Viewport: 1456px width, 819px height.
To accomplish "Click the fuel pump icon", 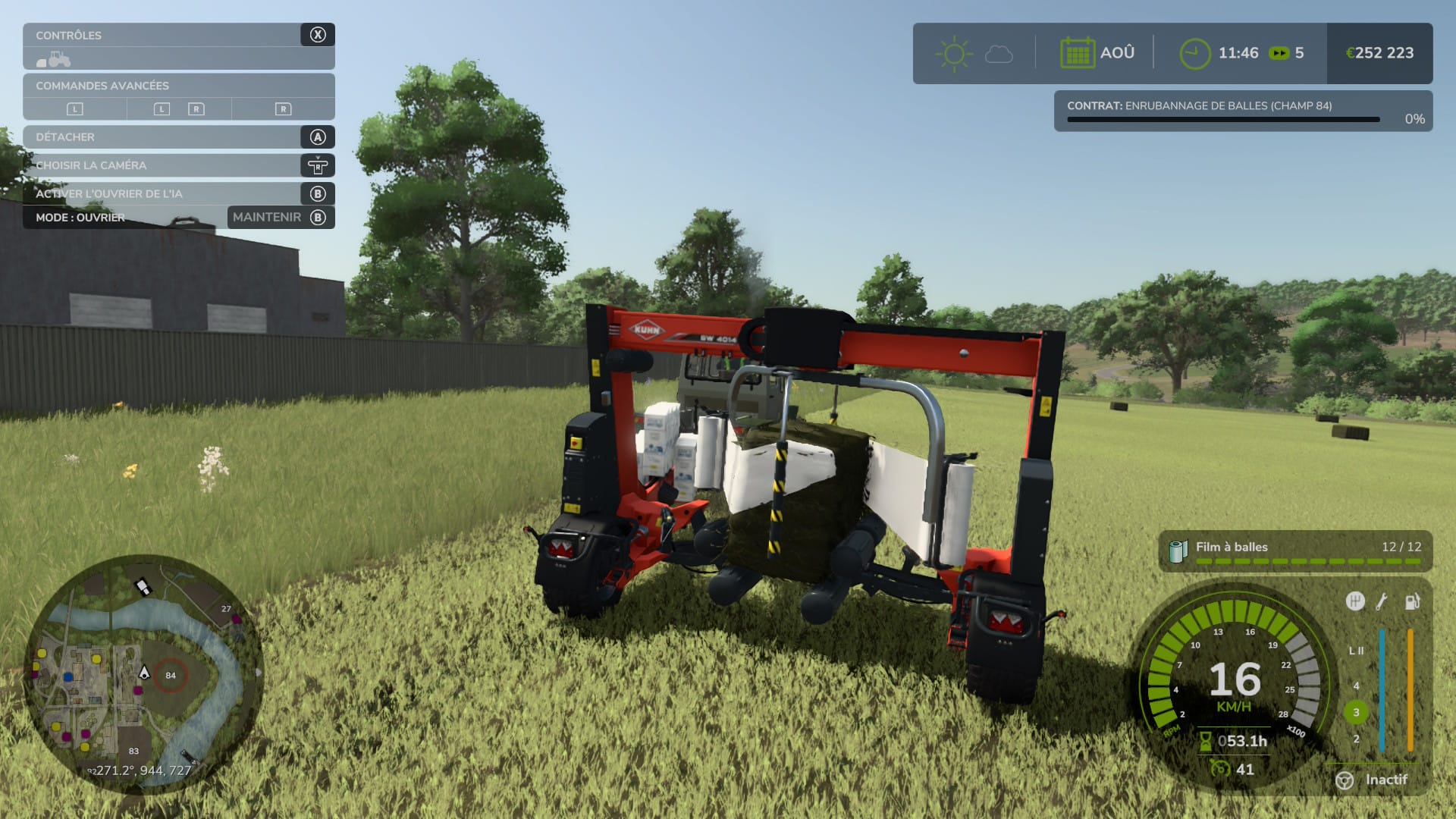I will (x=1412, y=601).
